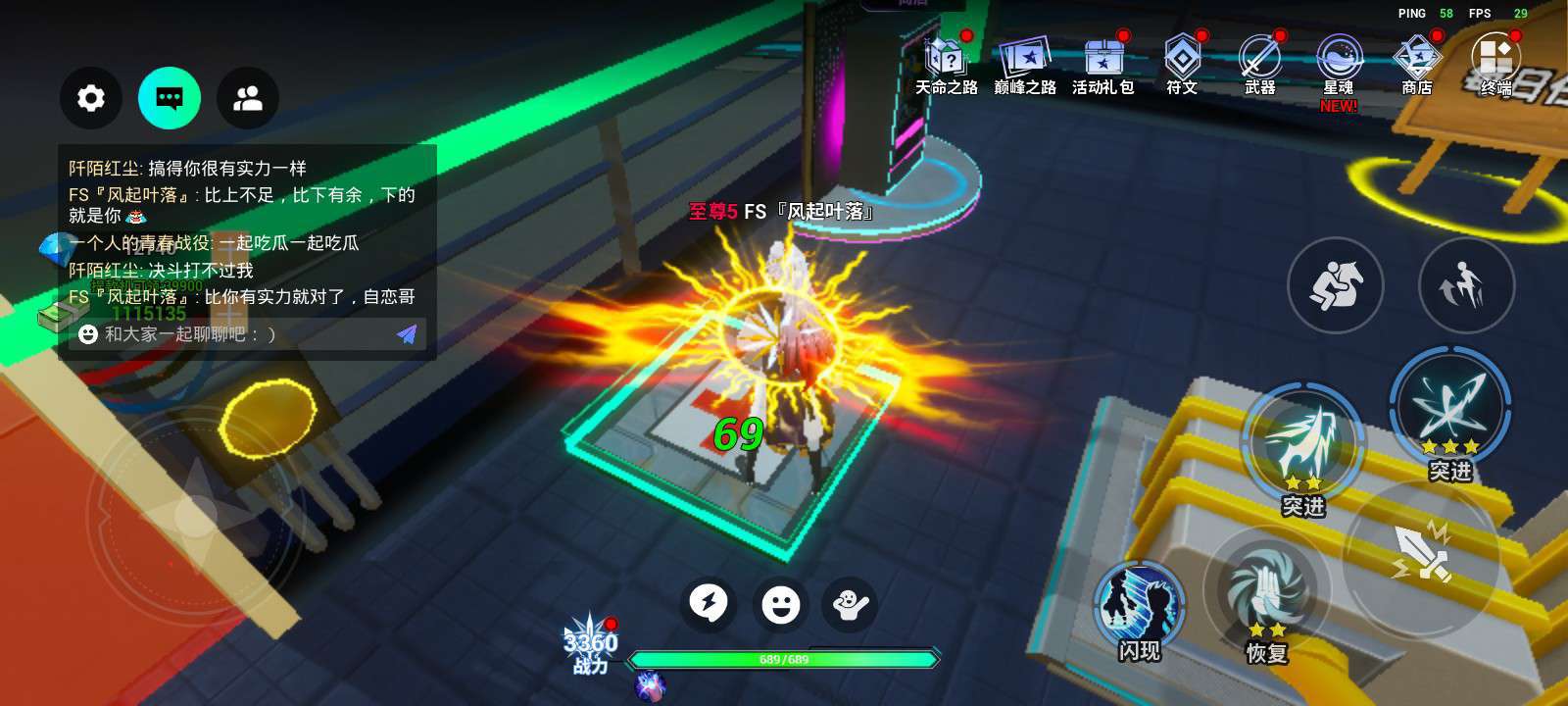Open the 商店 shop
The image size is (1568, 706).
pos(1417,65)
